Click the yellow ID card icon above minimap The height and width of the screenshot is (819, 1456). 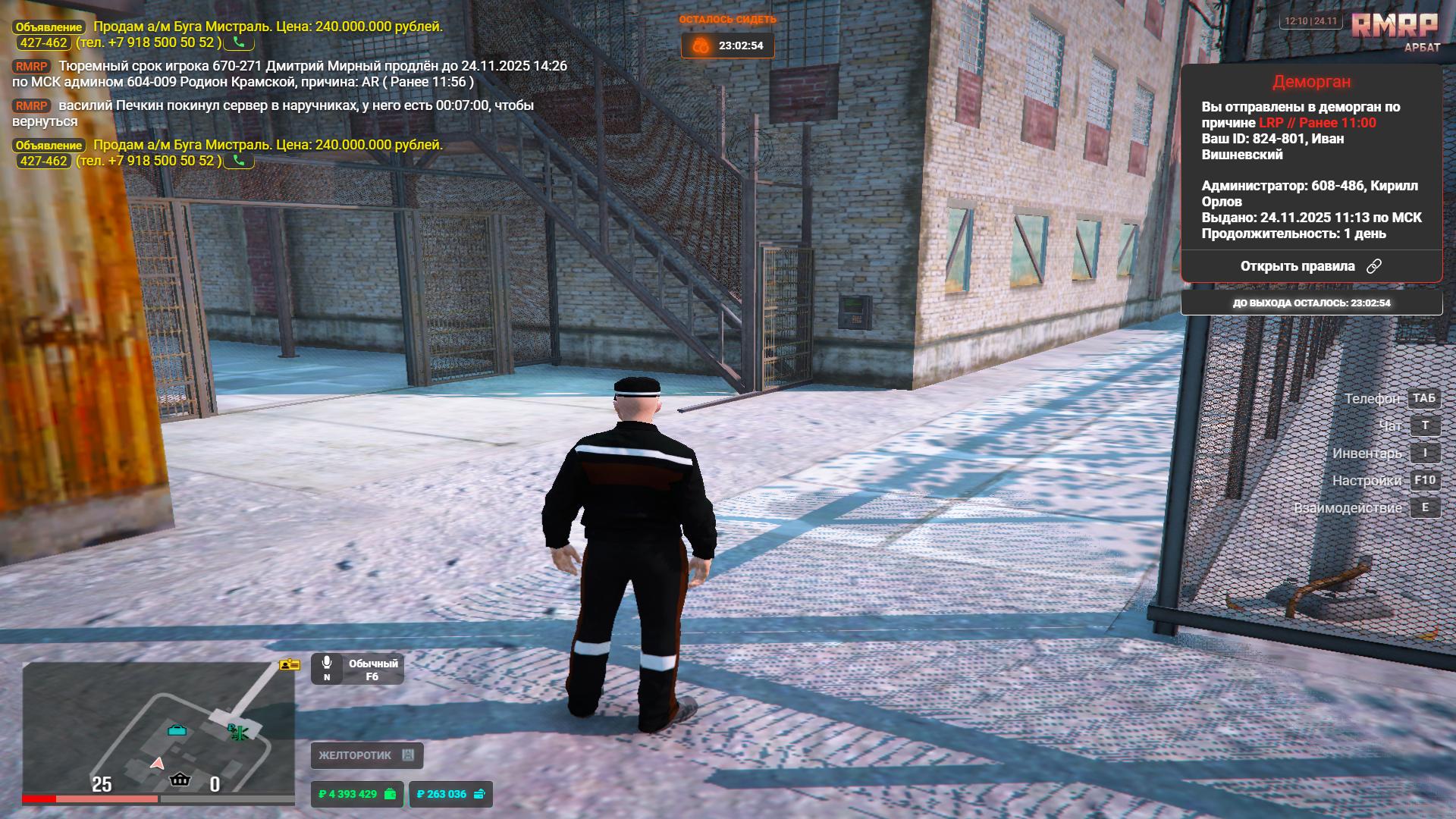coord(290,665)
